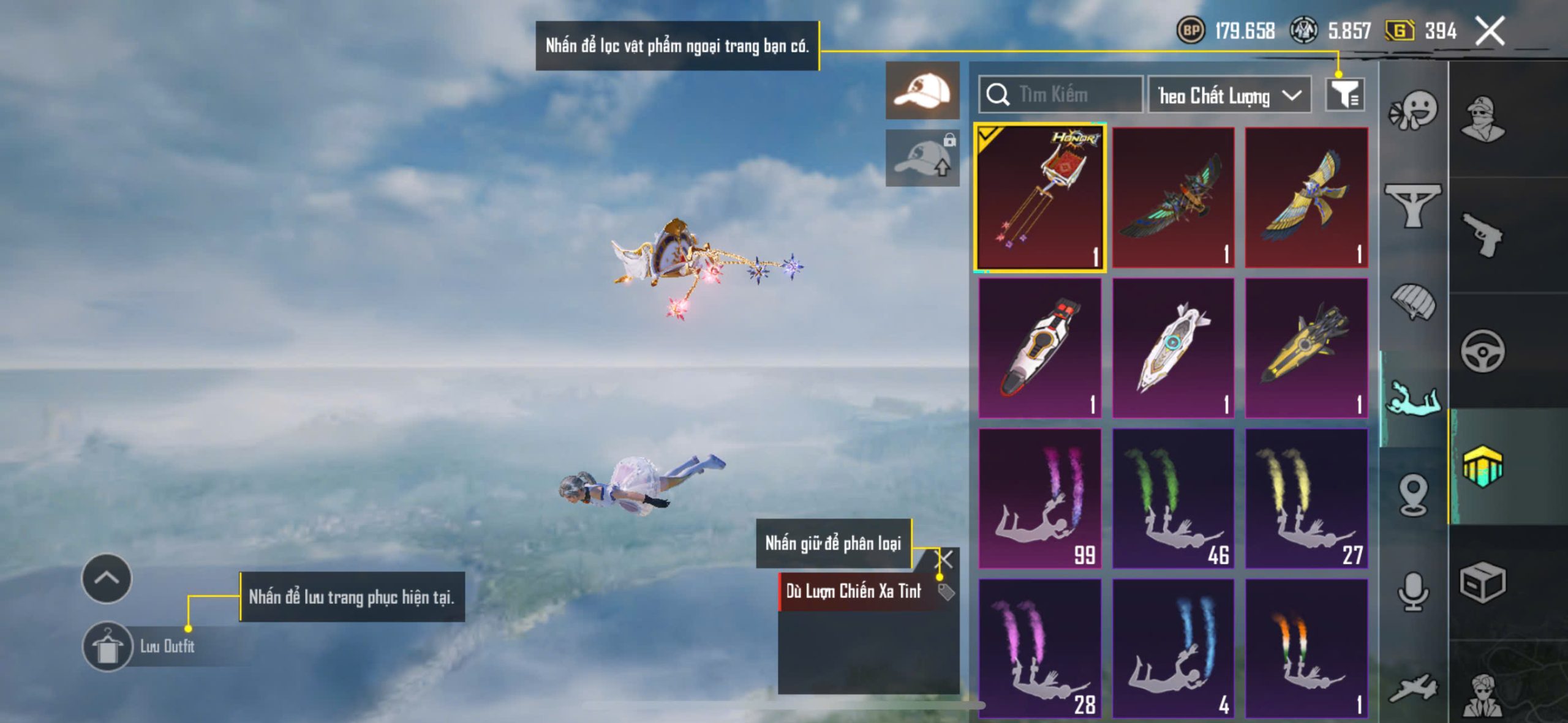This screenshot has height=723, width=1568.
Task: Choose the dark teal-winged bird glider
Action: 1173,197
